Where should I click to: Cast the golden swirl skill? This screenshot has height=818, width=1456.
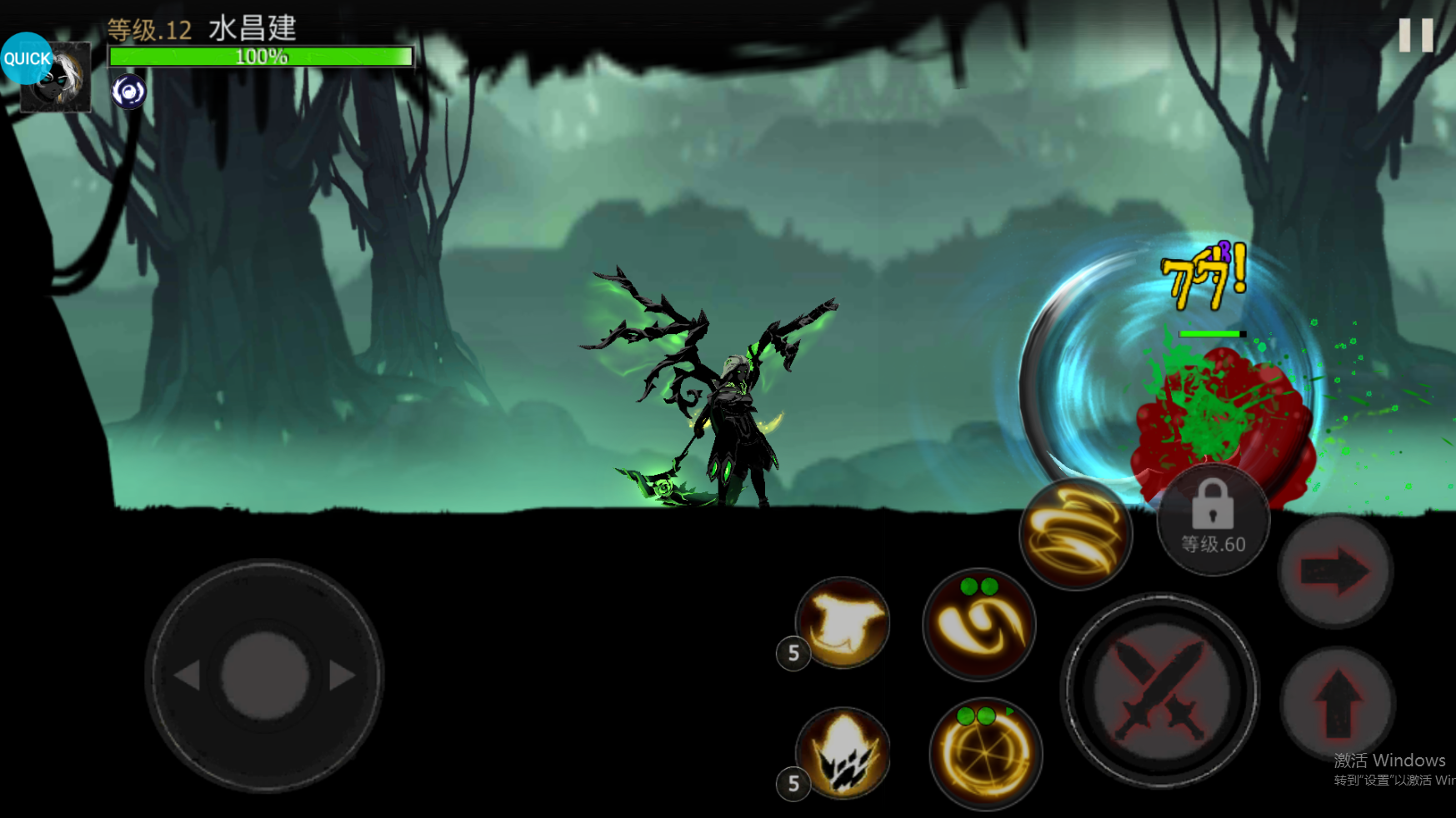[979, 625]
